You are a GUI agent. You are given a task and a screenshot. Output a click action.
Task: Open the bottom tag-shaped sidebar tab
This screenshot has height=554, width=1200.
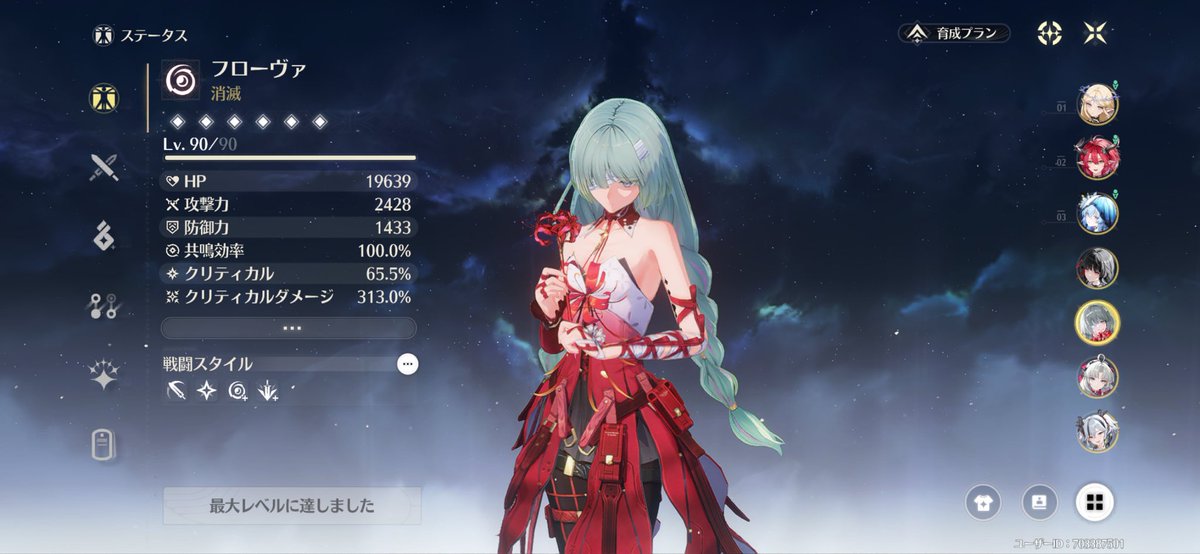pos(104,444)
